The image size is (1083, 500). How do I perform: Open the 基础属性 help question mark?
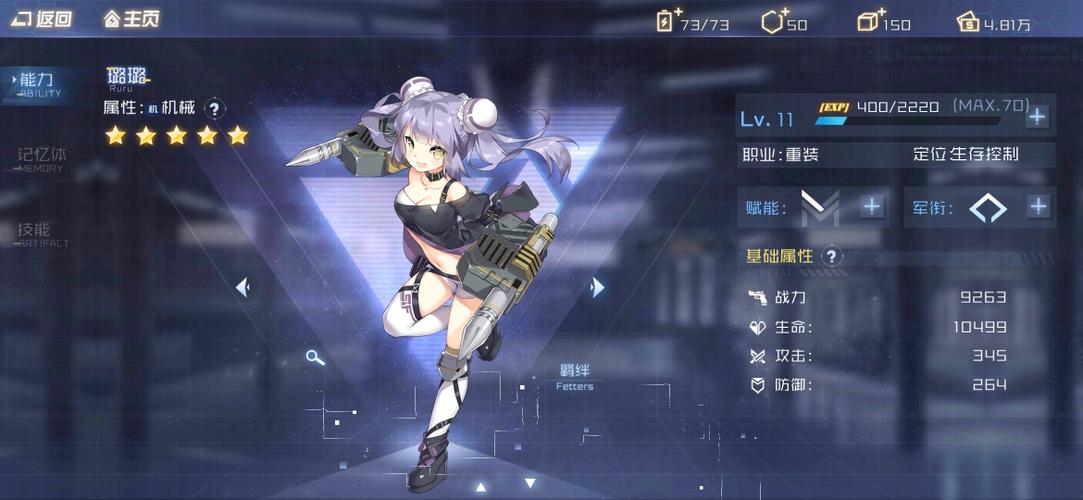[832, 257]
